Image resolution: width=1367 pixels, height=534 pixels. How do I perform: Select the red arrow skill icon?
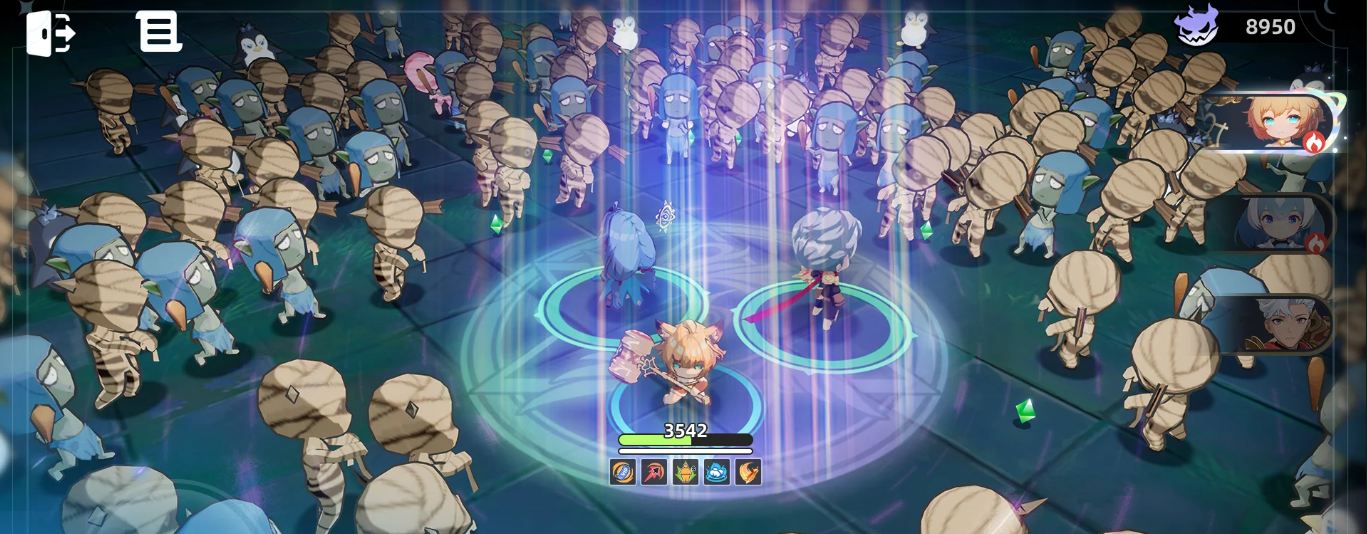pos(654,472)
